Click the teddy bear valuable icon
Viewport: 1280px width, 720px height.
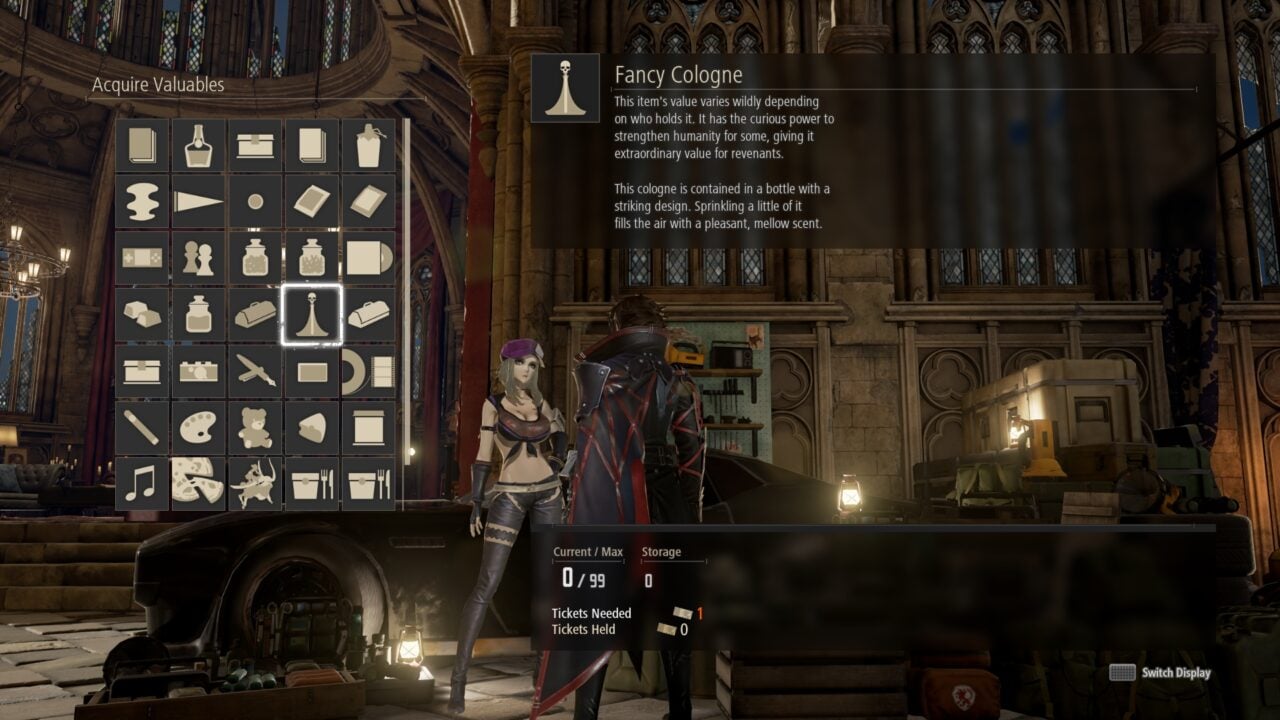256,426
